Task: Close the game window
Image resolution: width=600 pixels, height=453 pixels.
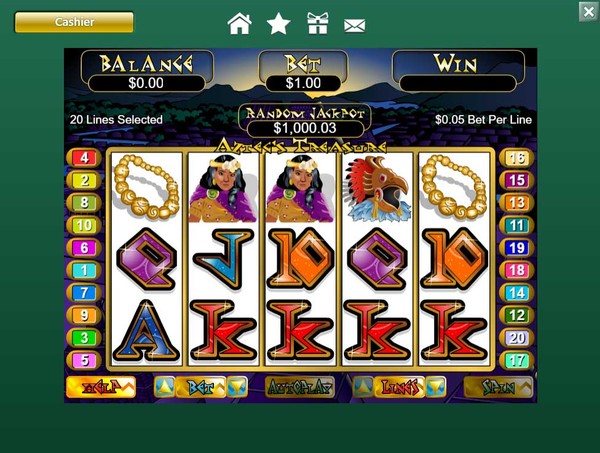Action: (x=588, y=11)
